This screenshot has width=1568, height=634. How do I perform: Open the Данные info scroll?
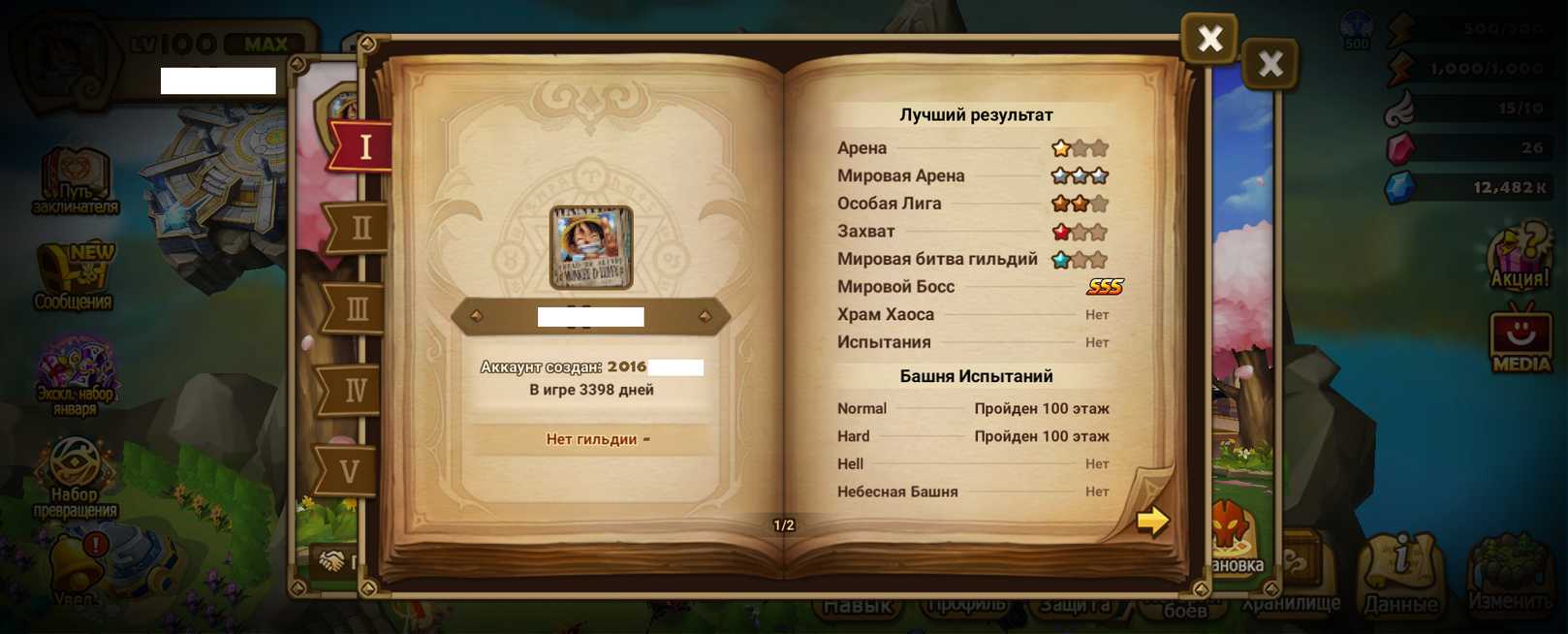pyautogui.click(x=1400, y=574)
